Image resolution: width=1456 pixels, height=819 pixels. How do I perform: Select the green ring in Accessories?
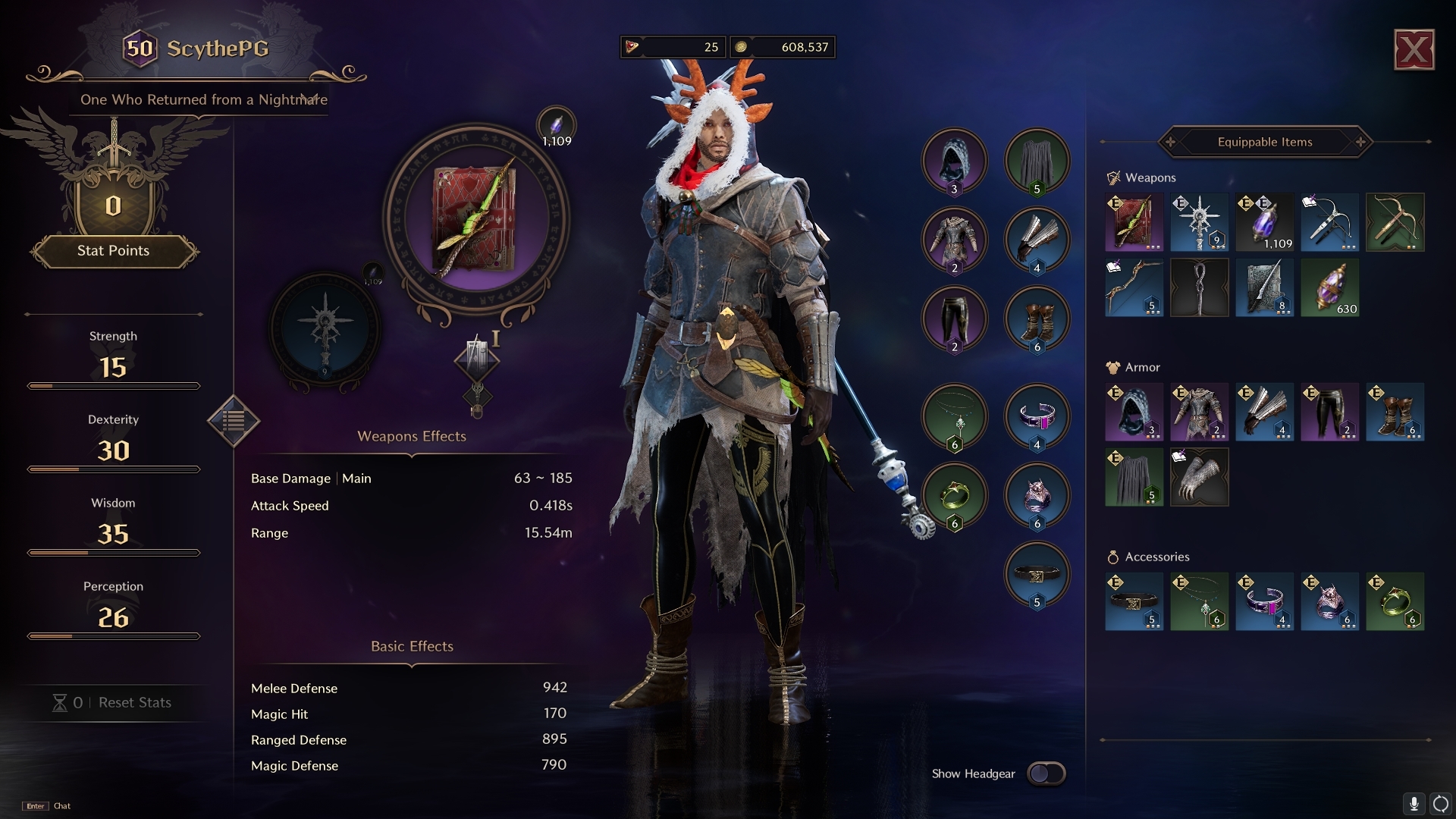tap(1395, 602)
